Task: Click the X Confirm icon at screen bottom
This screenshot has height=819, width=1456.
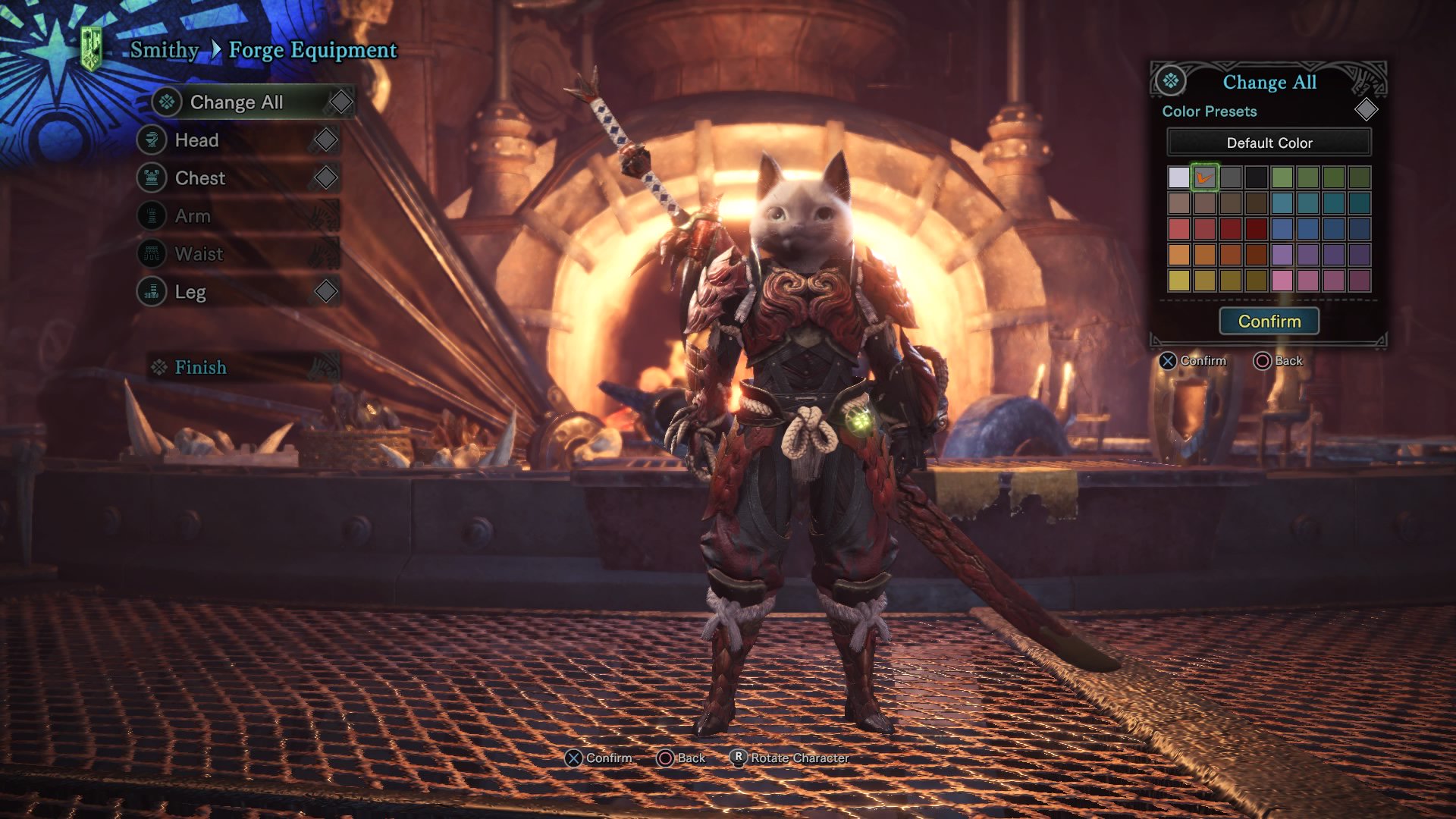Action: 575,758
